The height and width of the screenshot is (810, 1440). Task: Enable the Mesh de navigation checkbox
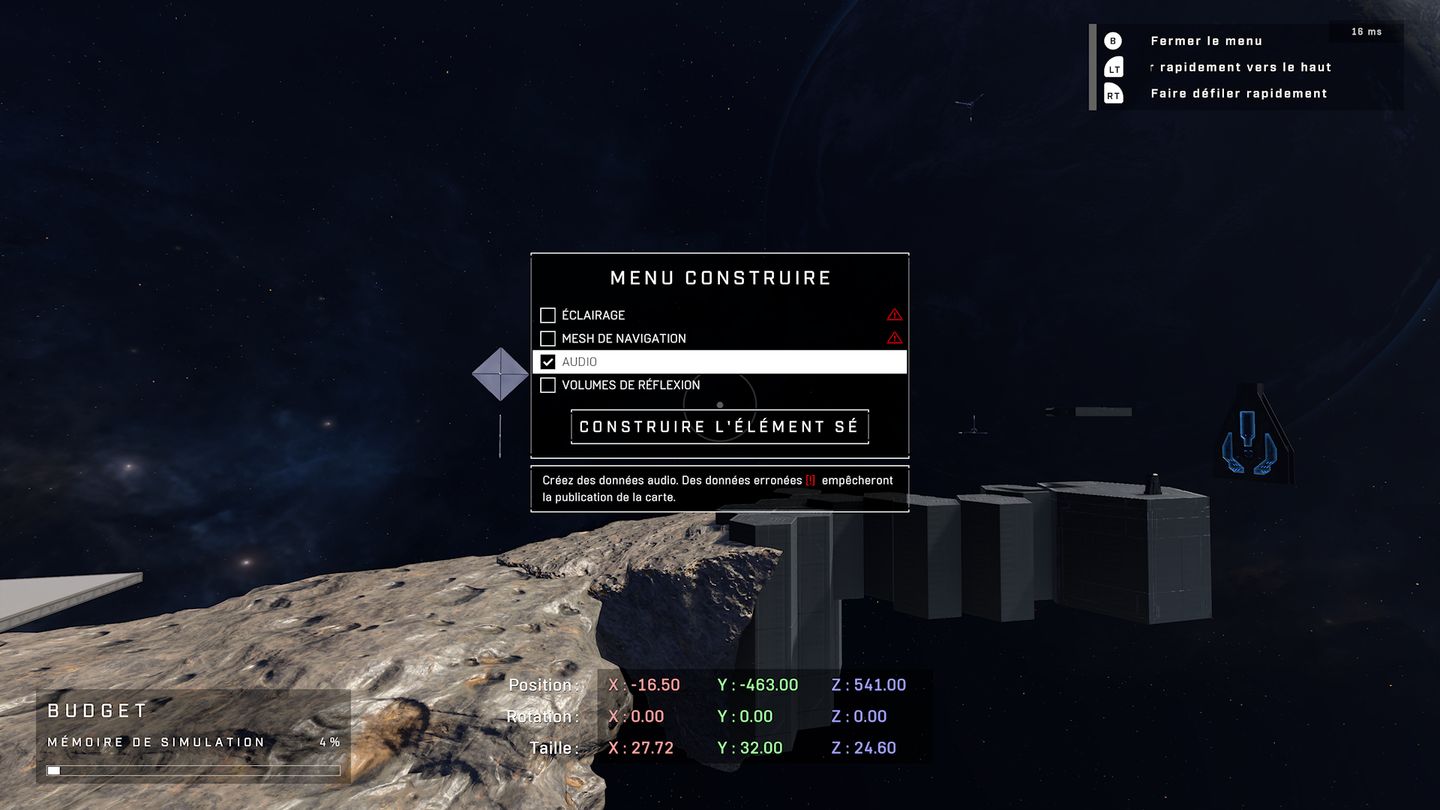point(548,339)
